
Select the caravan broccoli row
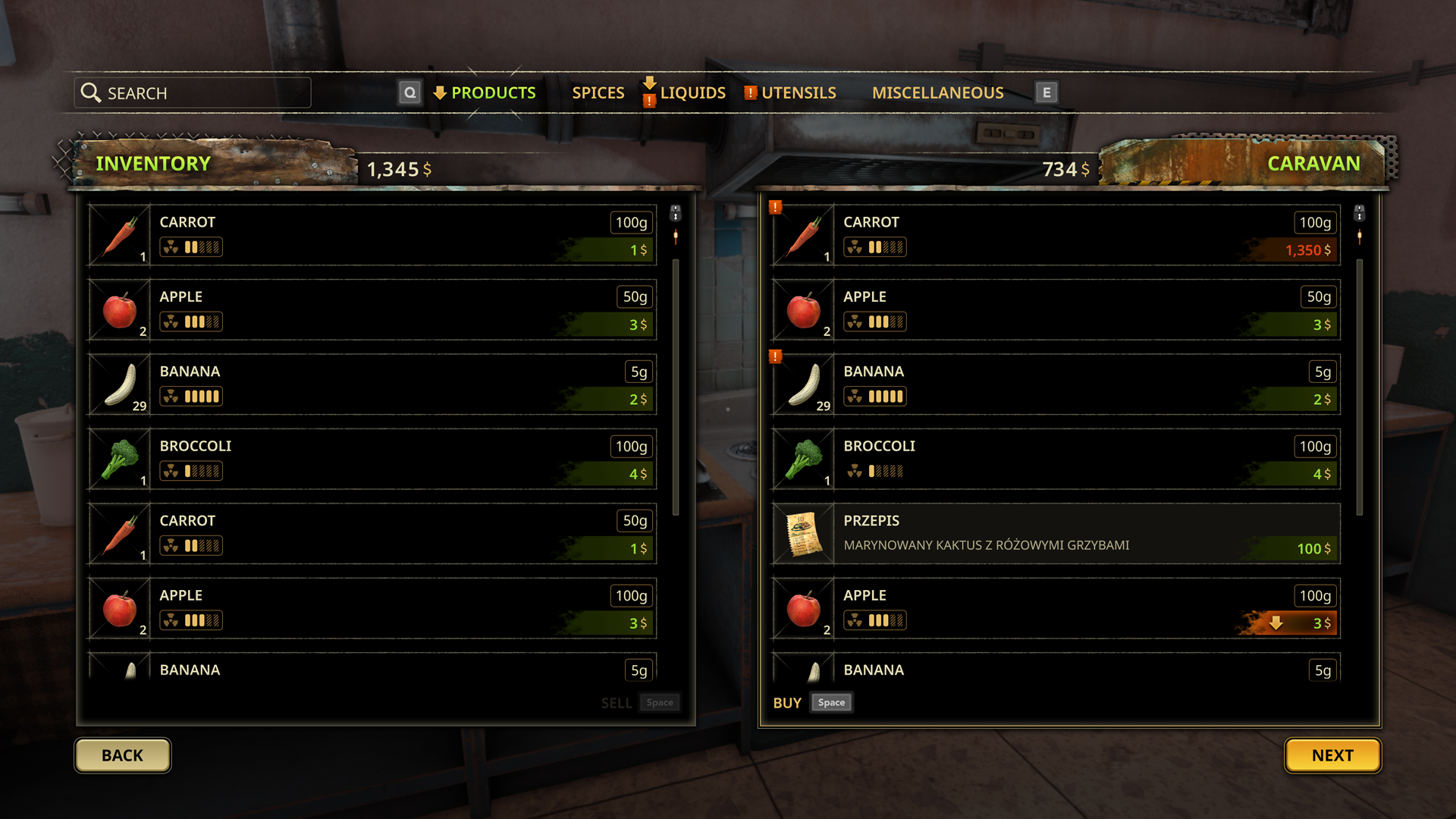[1056, 459]
